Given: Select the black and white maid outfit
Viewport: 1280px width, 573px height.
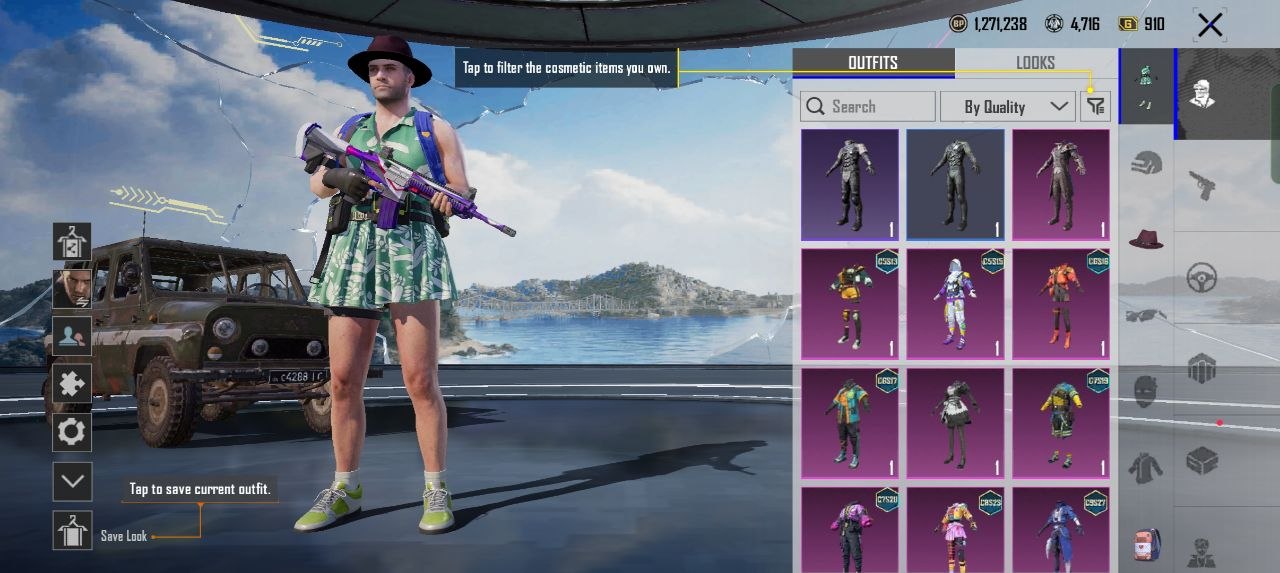Looking at the screenshot, I should click(955, 423).
